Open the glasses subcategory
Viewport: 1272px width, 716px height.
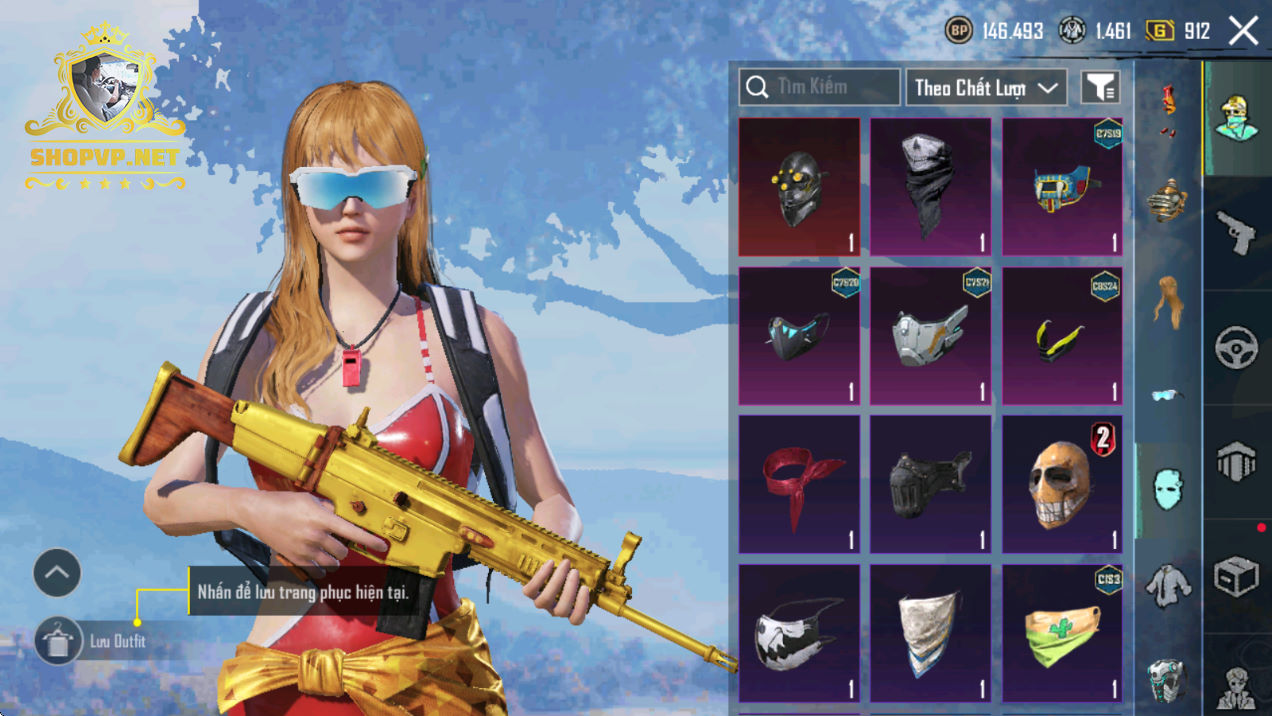coord(1167,395)
